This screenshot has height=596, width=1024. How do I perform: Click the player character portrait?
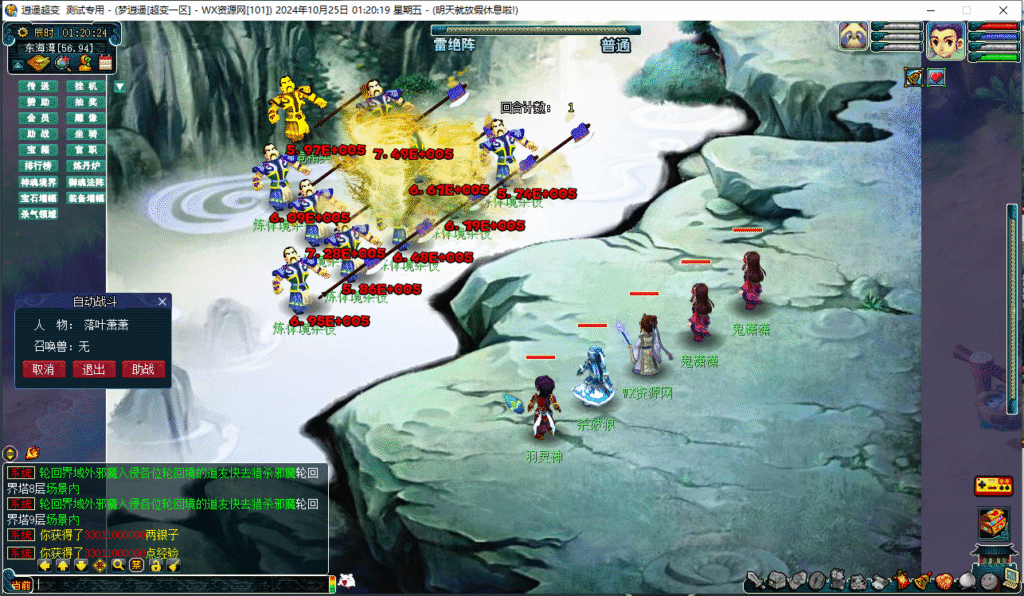(x=945, y=41)
